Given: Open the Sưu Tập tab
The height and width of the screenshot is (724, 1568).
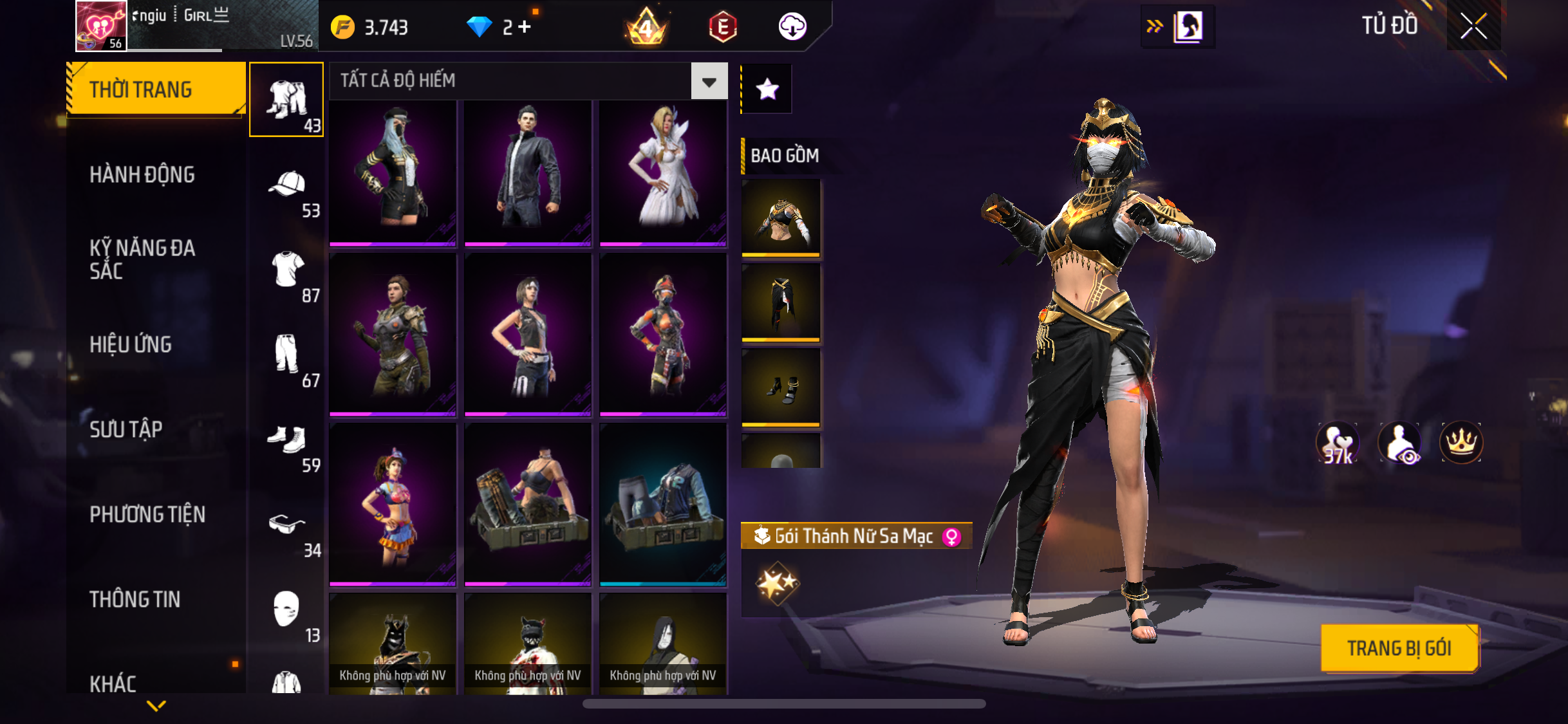Looking at the screenshot, I should 126,429.
